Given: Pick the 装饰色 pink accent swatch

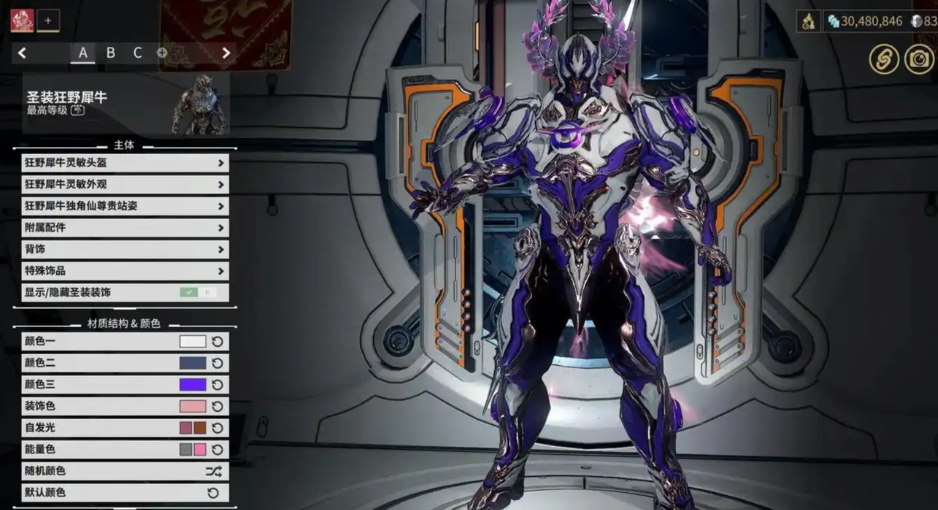Looking at the screenshot, I should (x=192, y=406).
